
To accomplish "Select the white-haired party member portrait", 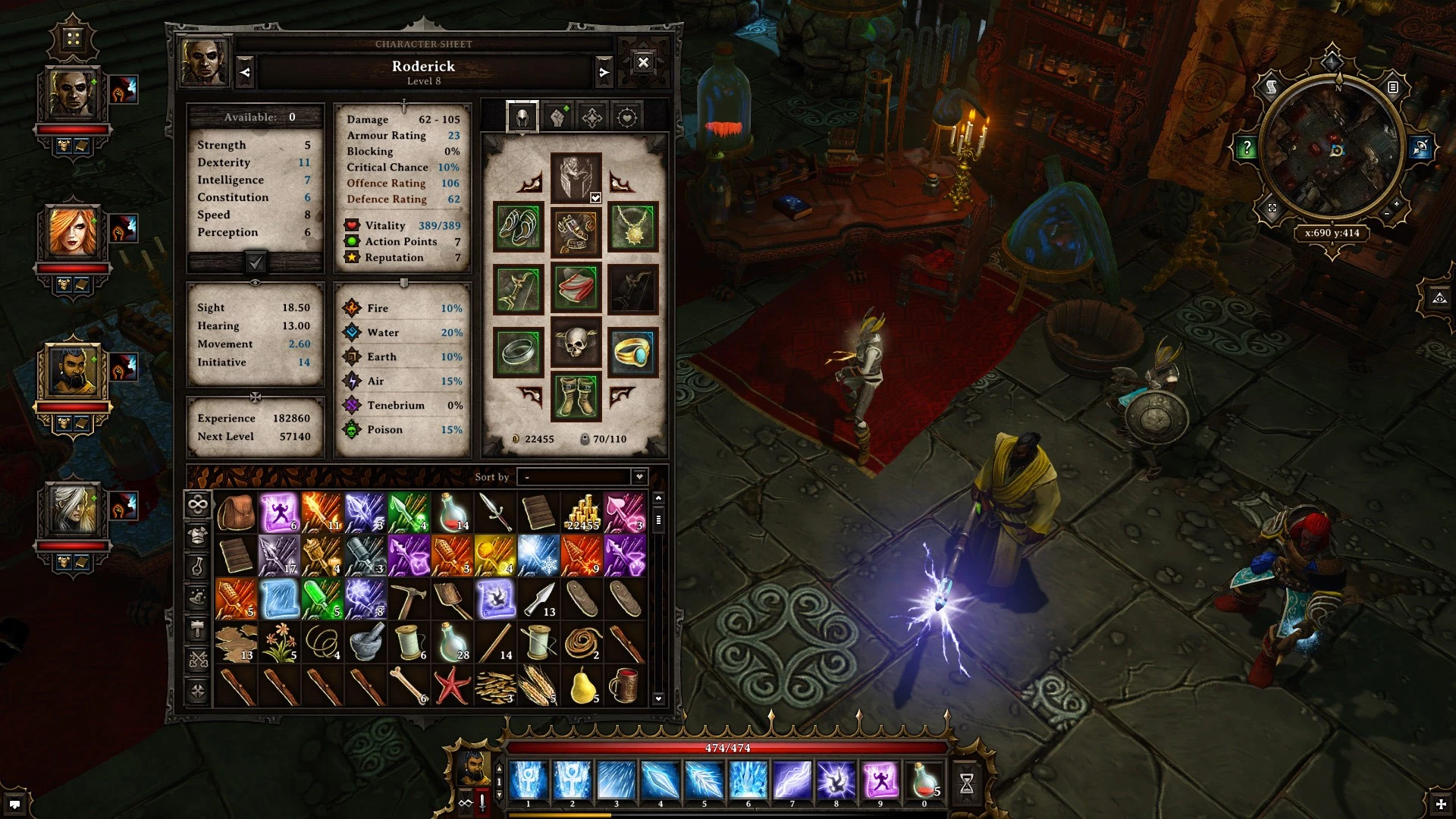I will click(73, 510).
